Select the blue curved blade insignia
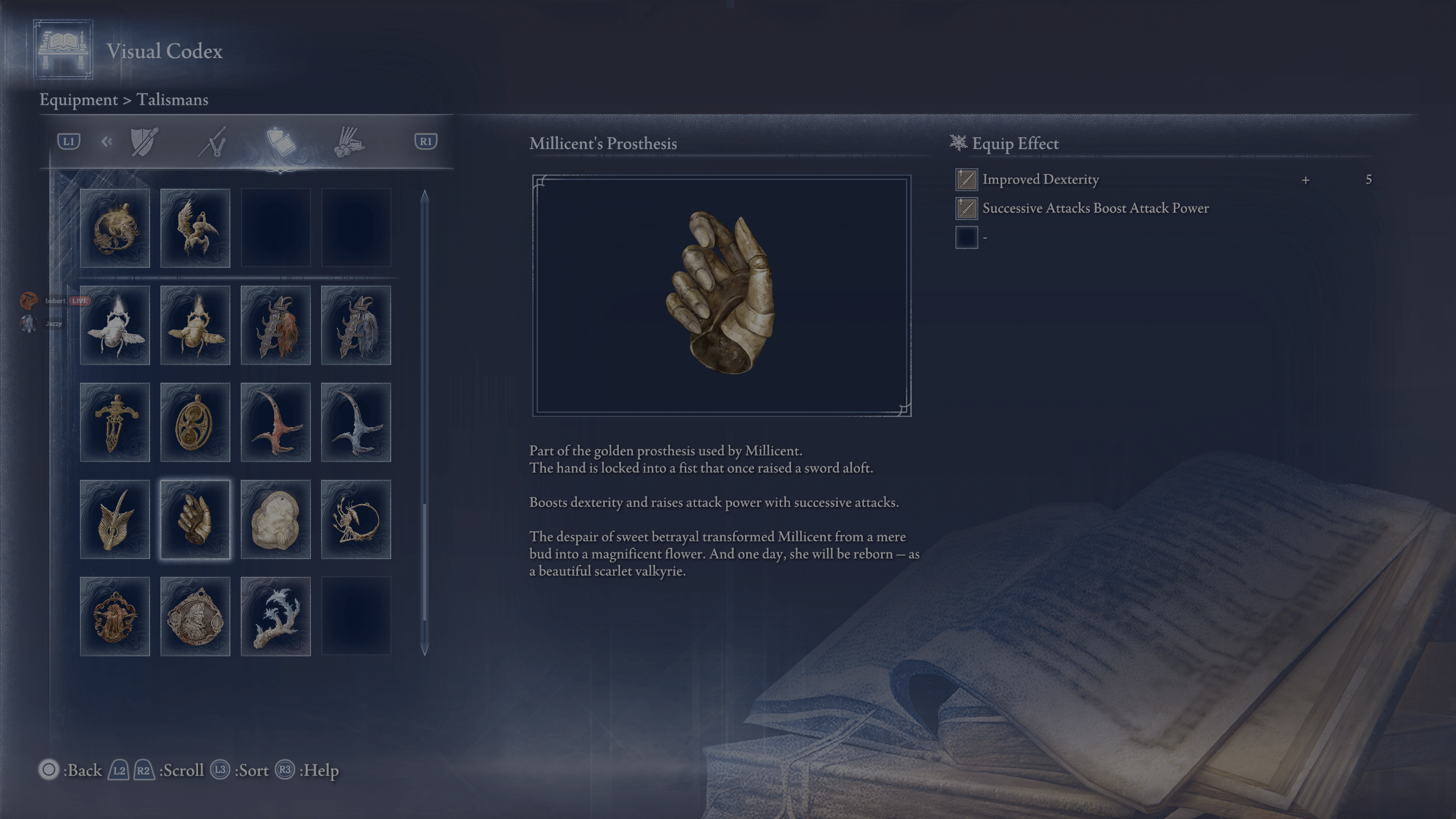The image size is (1456, 819). tap(356, 422)
